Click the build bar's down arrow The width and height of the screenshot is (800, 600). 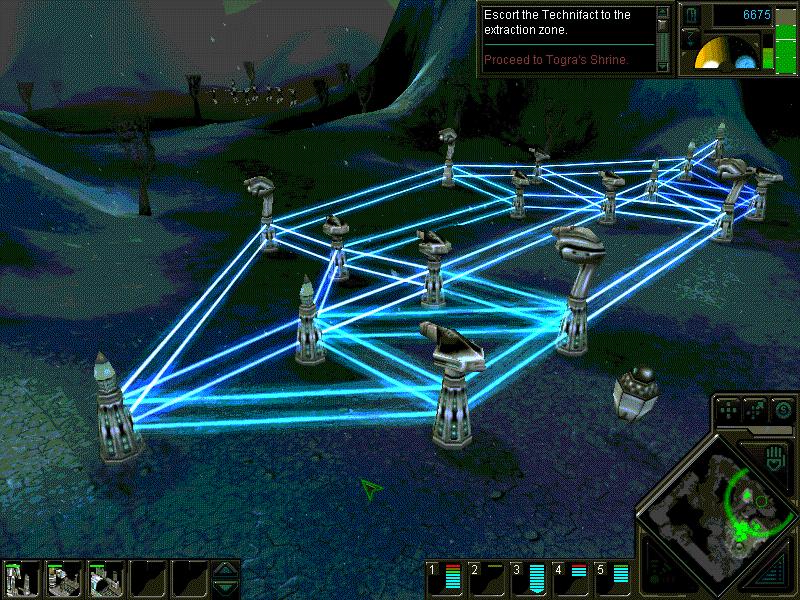[x=227, y=588]
